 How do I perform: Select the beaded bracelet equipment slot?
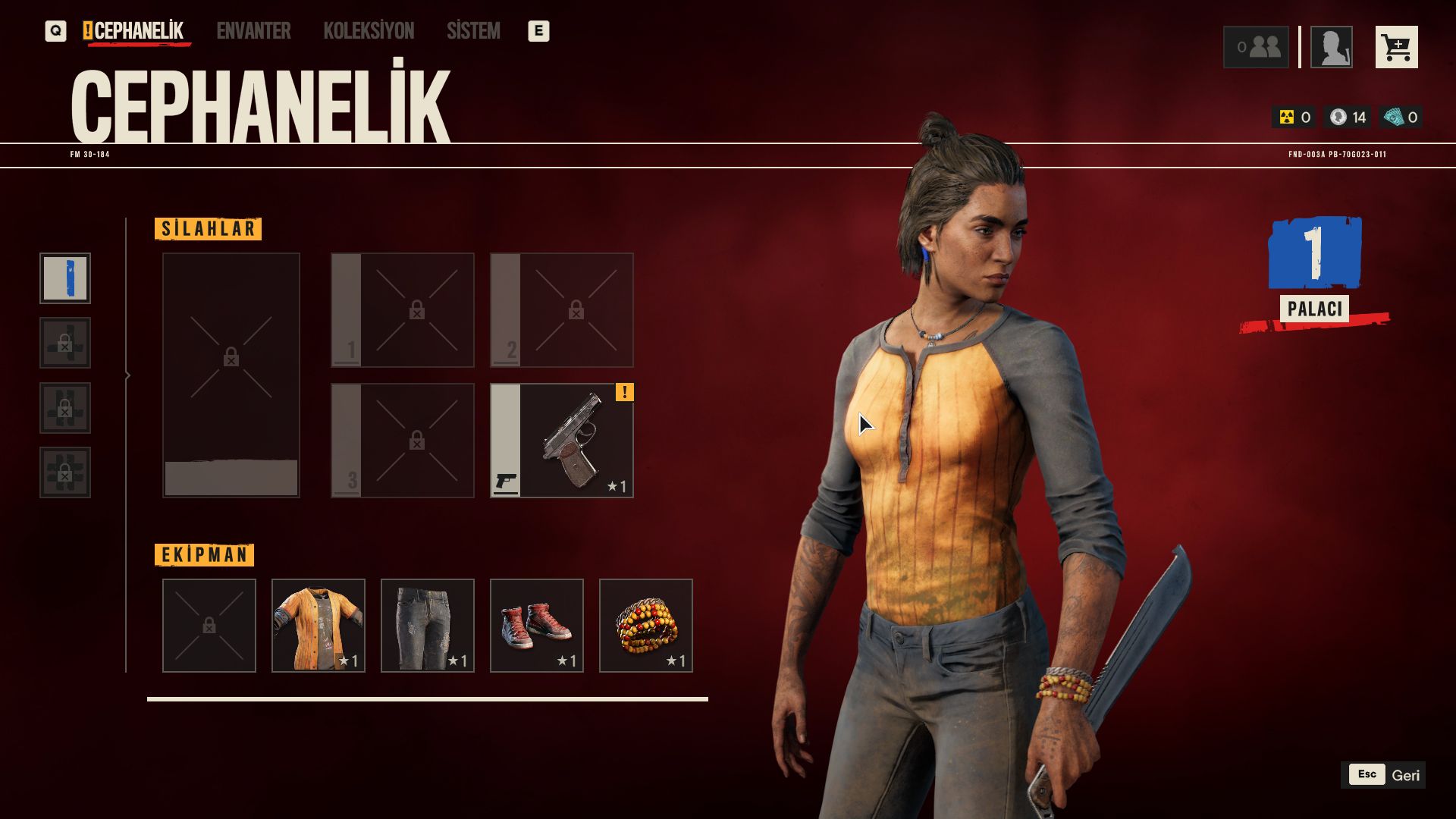click(646, 626)
